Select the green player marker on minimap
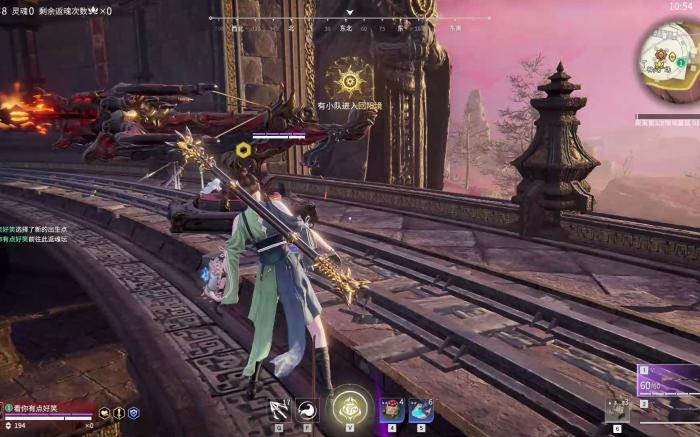Viewport: 700px width, 437px height. (680, 62)
